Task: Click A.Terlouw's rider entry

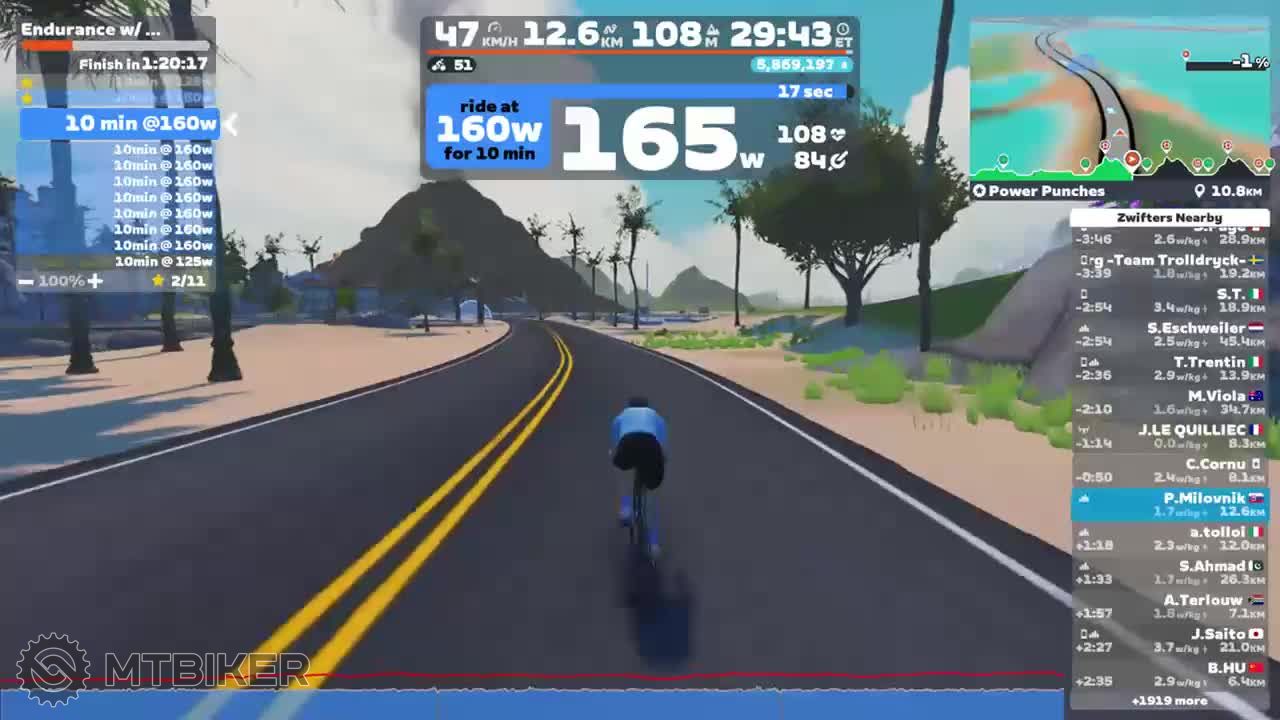Action: point(1169,606)
